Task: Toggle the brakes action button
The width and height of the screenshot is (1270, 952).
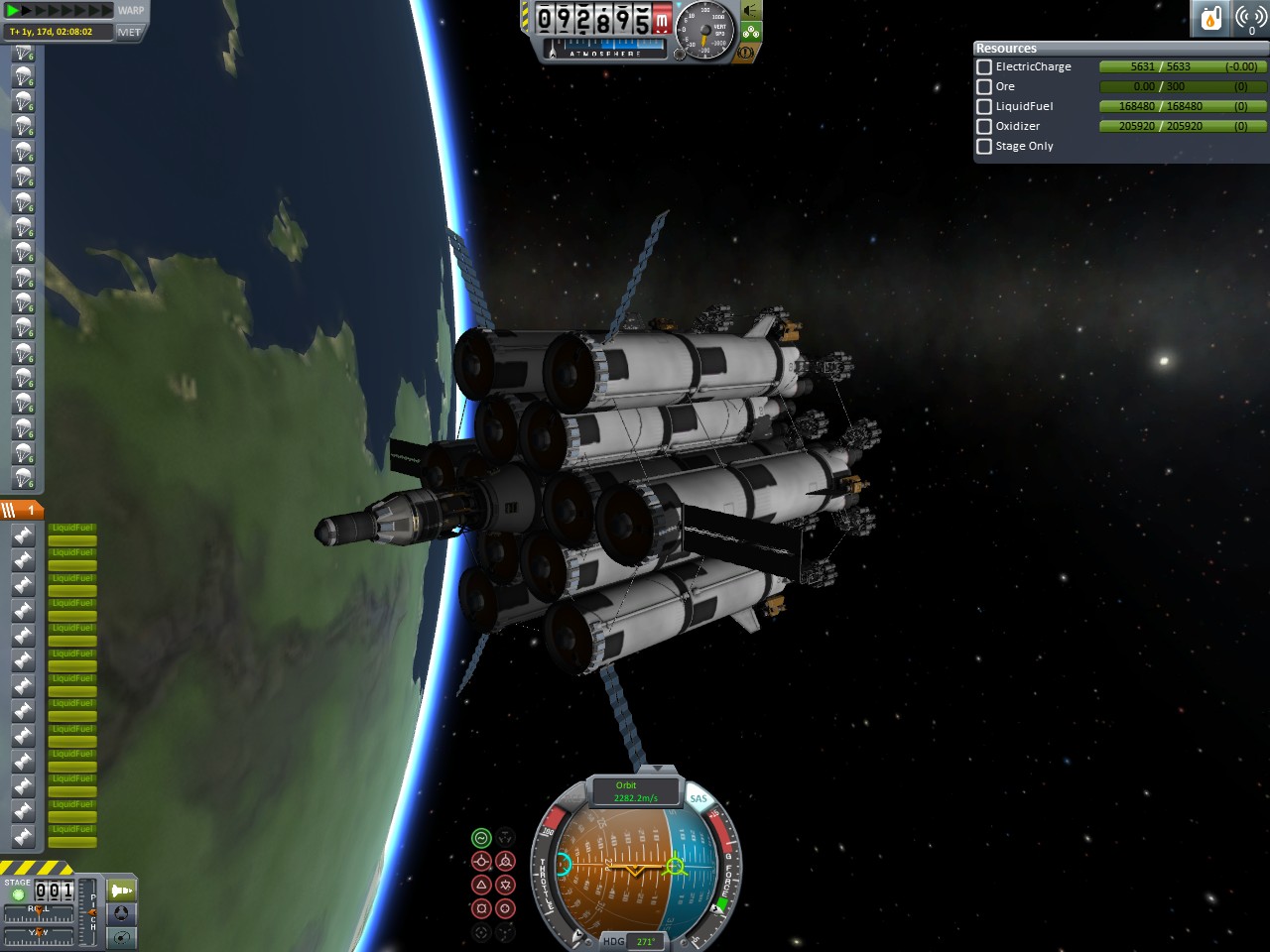Action: click(x=745, y=52)
